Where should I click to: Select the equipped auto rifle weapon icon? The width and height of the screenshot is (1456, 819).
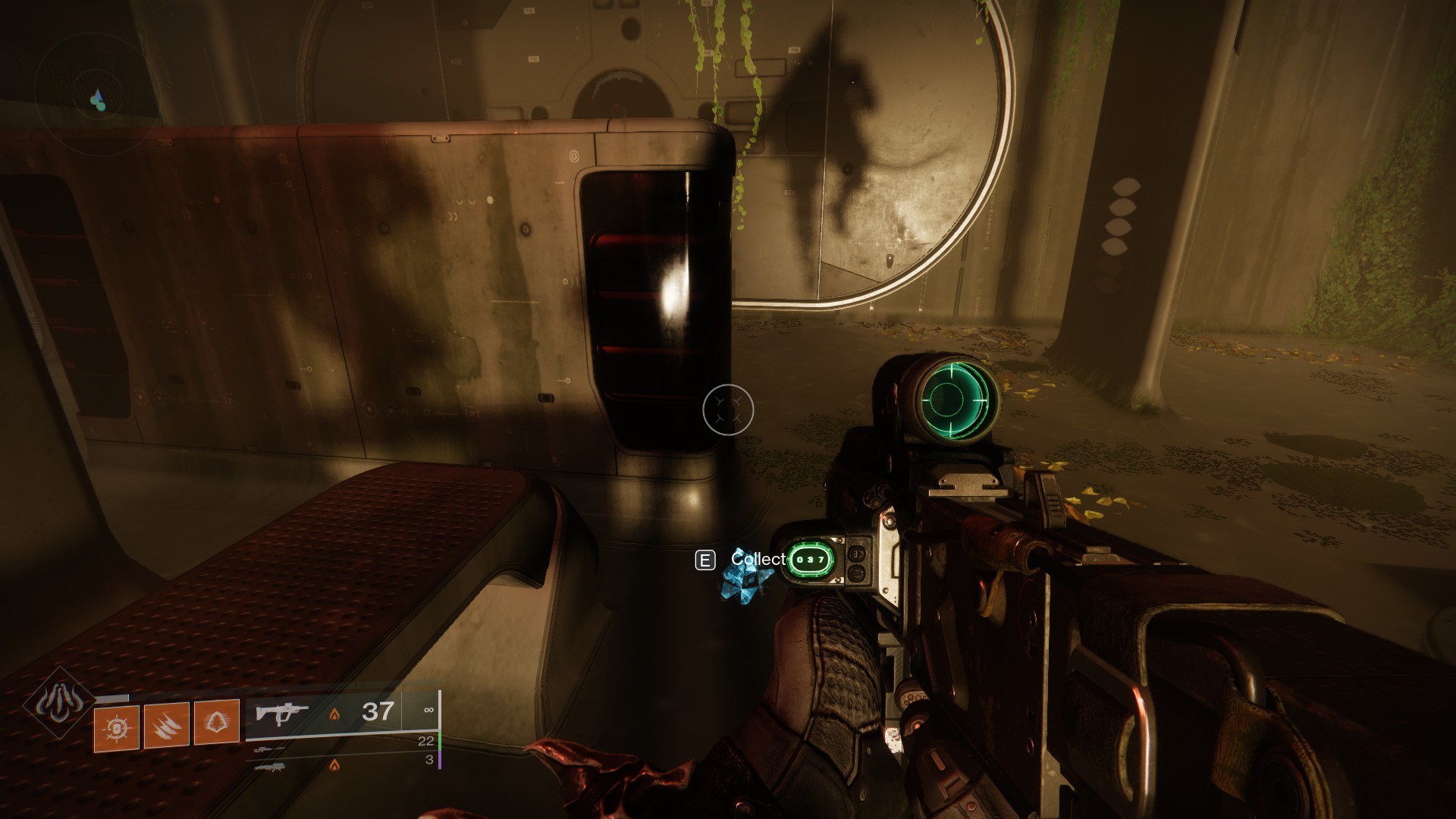284,713
